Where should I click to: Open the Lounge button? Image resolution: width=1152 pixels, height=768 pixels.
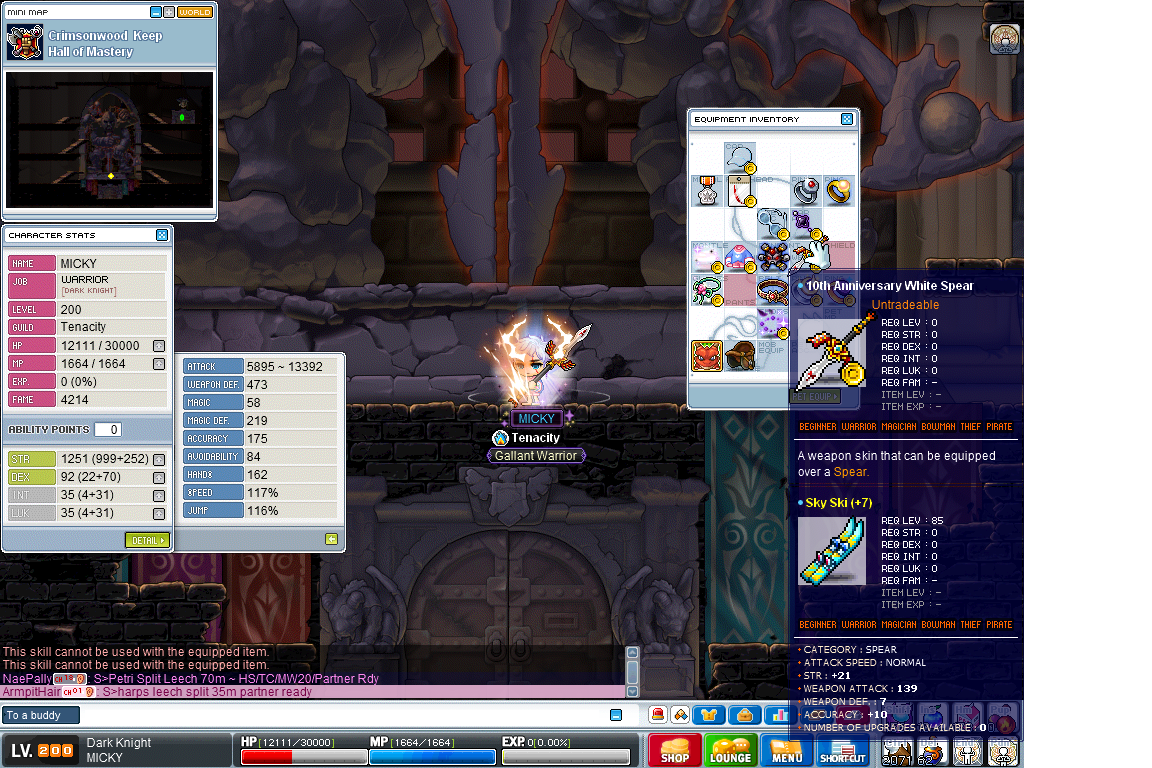pyautogui.click(x=731, y=751)
